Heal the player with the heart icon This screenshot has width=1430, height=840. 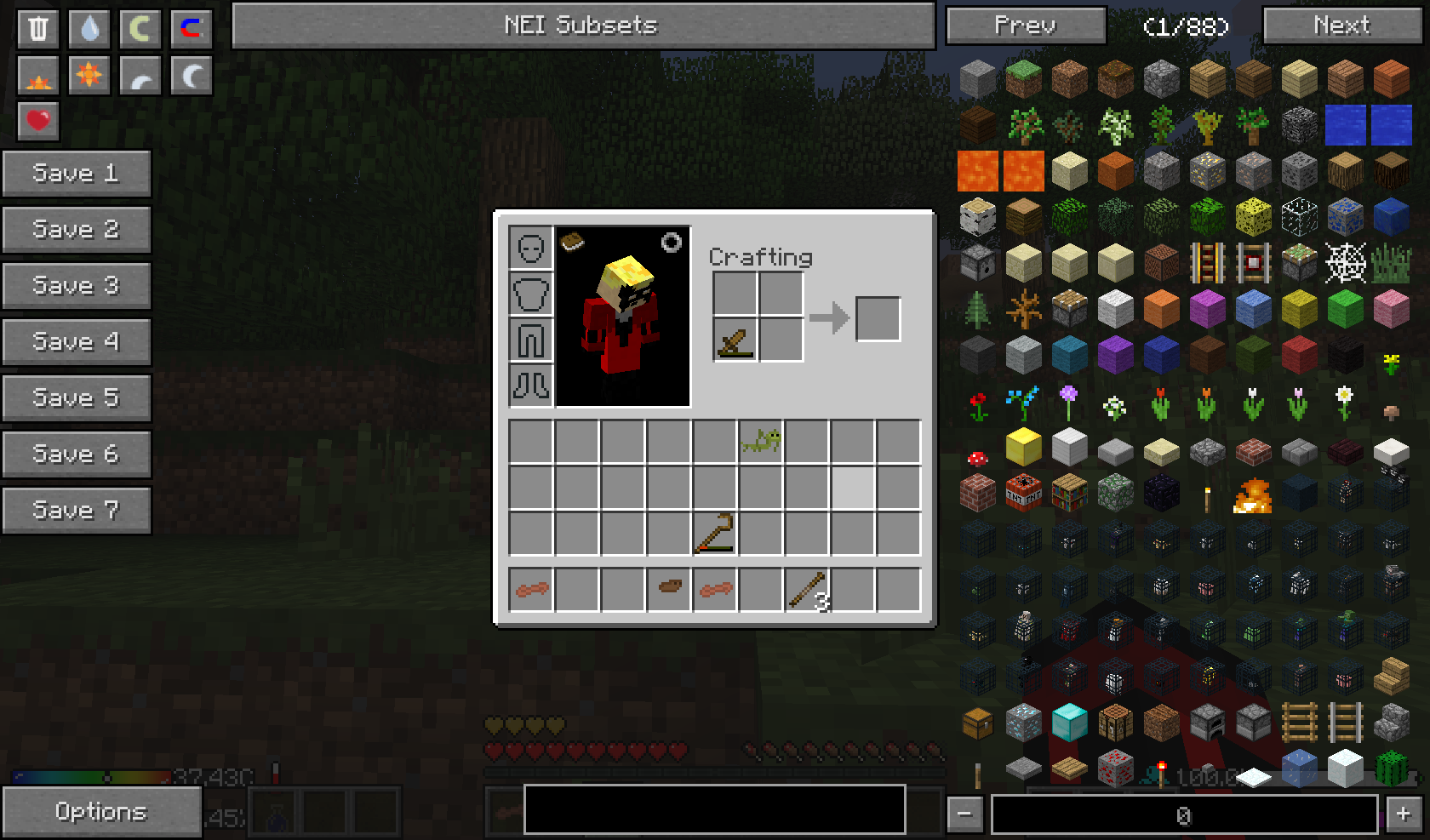[38, 121]
